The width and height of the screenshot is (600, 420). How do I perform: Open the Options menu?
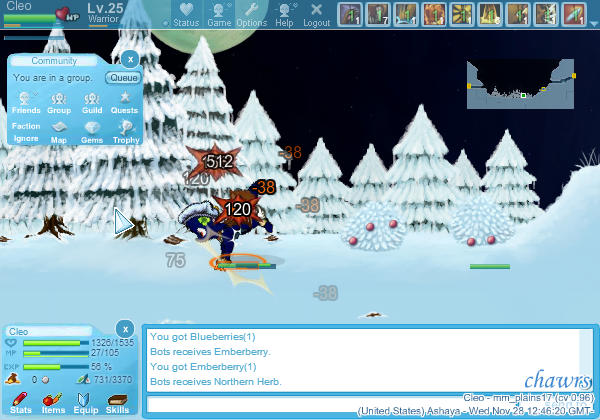click(251, 14)
